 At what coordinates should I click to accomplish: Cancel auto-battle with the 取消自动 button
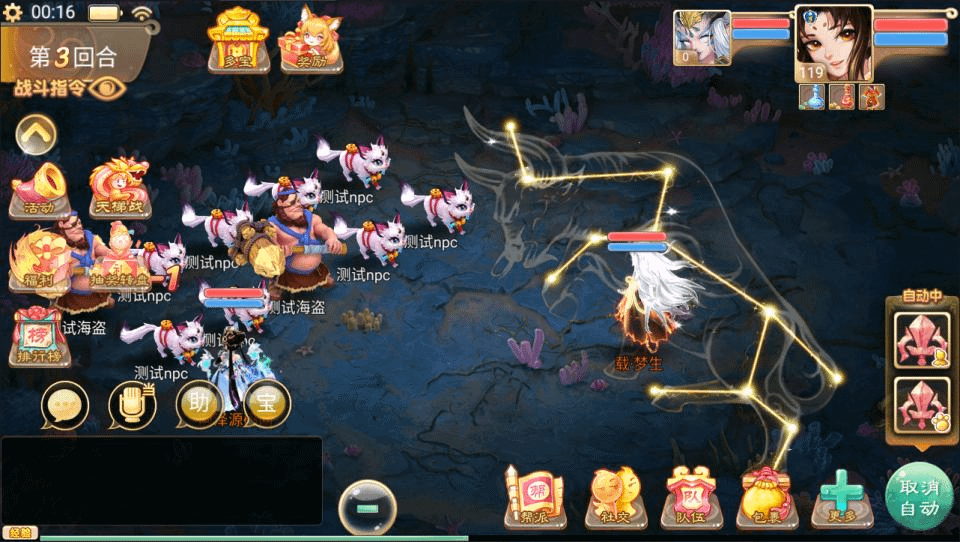[918, 497]
